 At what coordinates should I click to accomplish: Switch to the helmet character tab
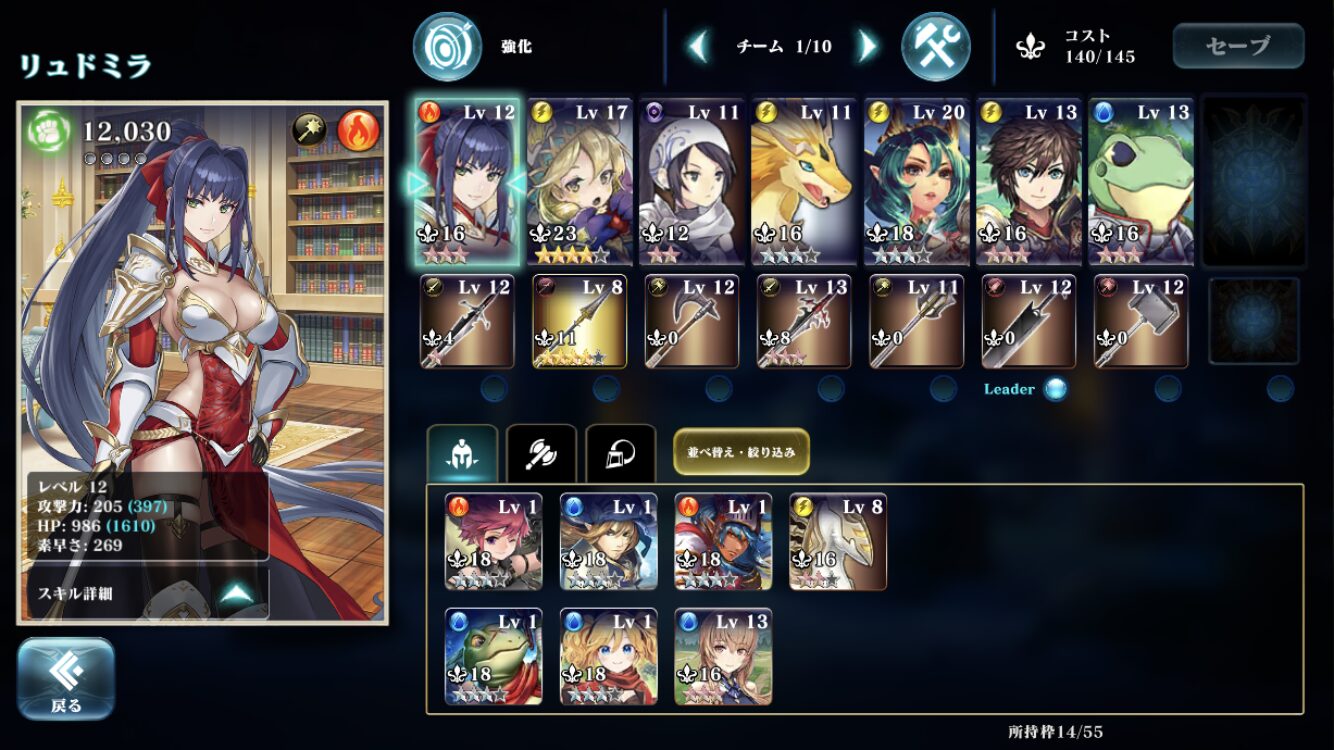point(462,456)
